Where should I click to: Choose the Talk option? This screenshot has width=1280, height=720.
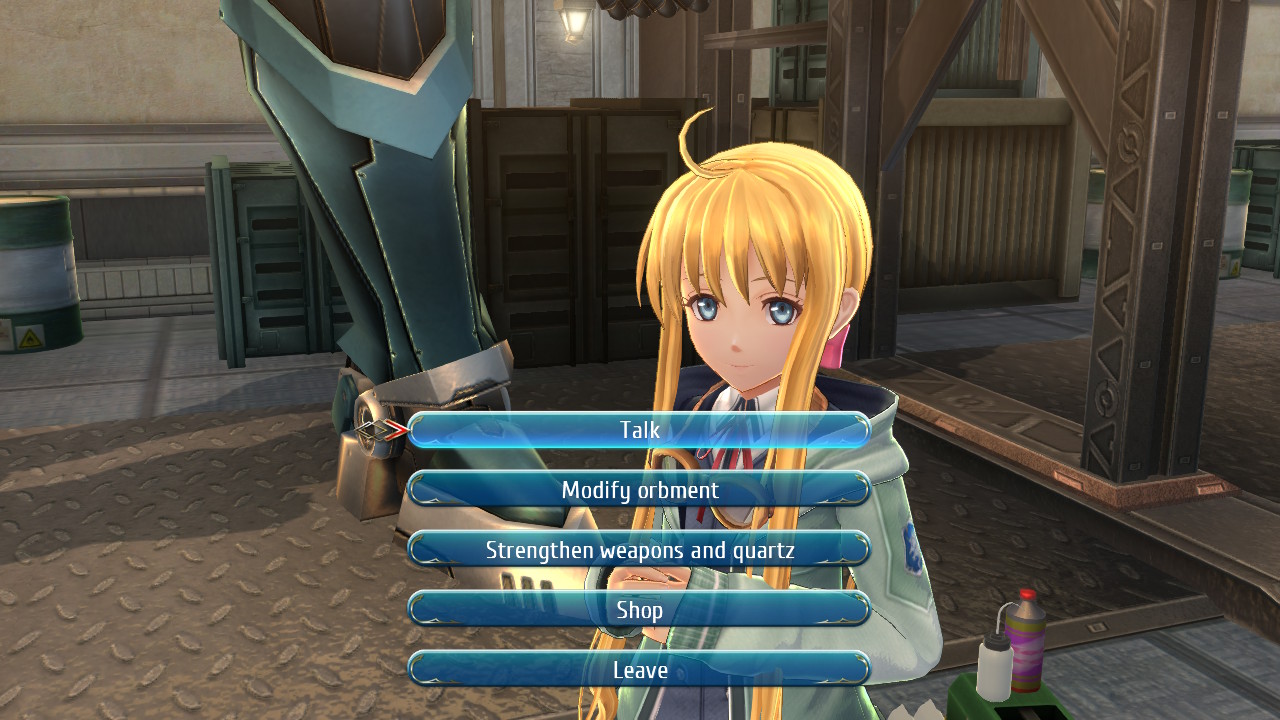pos(639,430)
